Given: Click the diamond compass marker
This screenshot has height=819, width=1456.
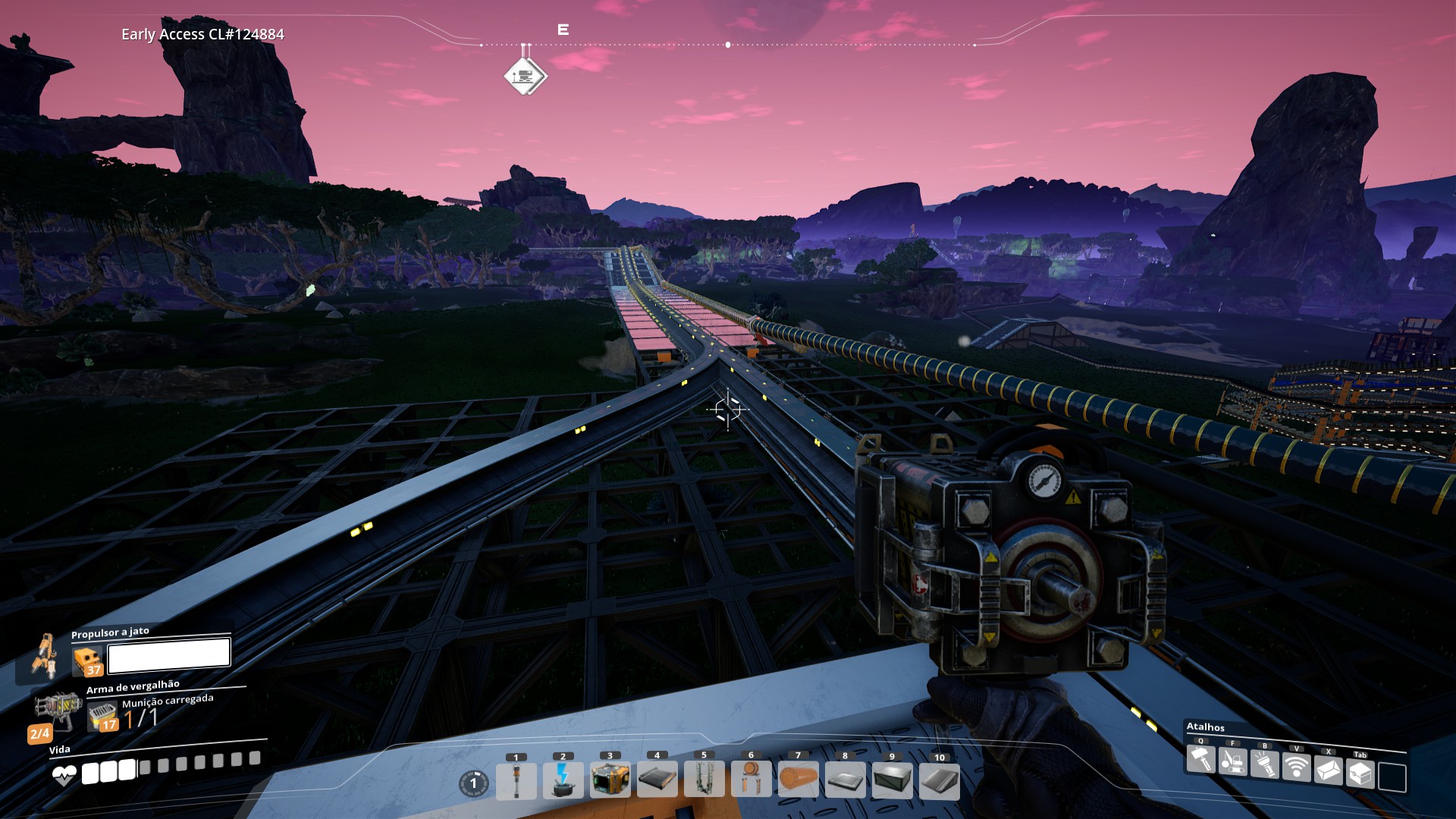Looking at the screenshot, I should (x=525, y=76).
